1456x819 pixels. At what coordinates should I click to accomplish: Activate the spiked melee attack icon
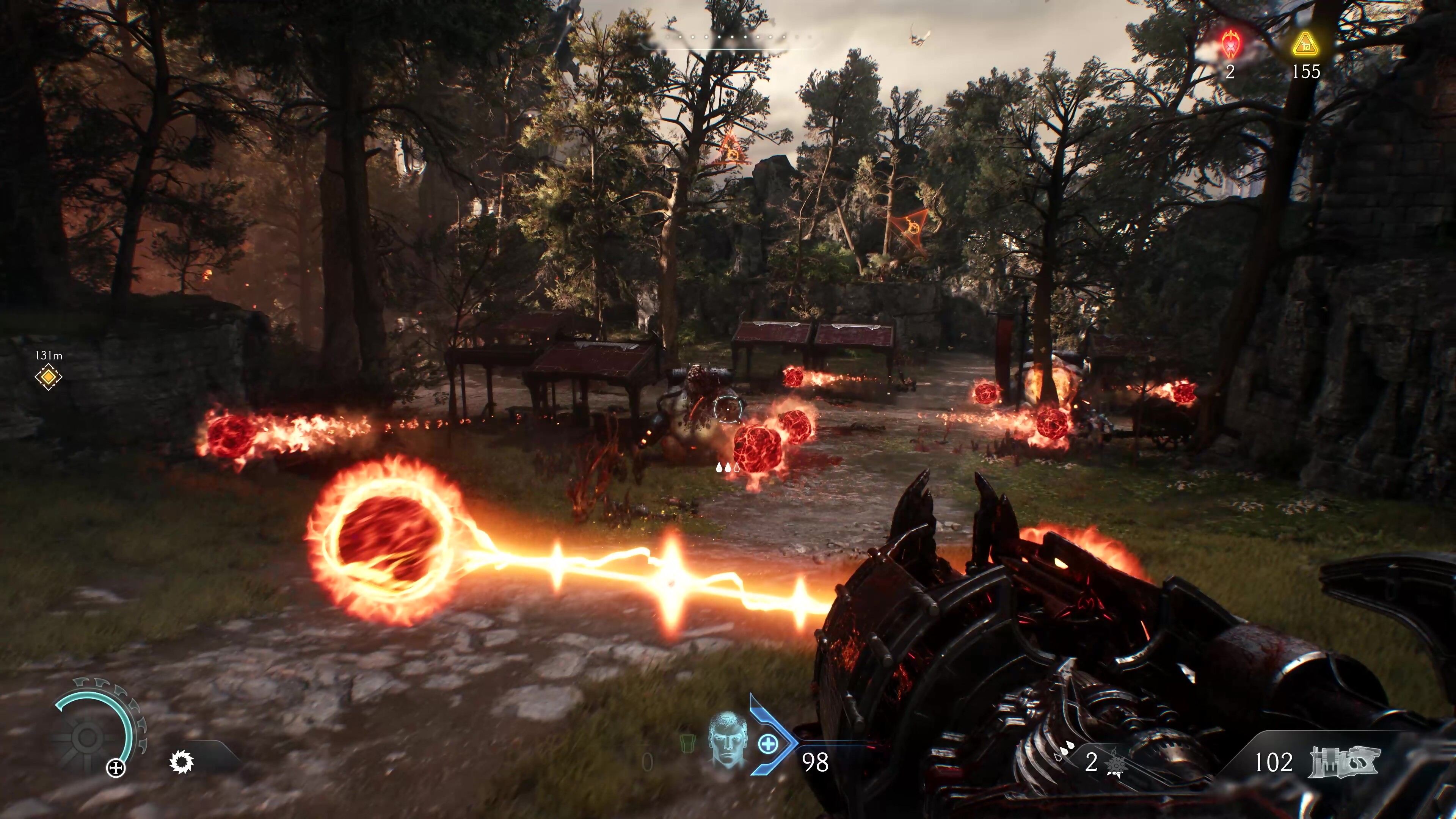[x=182, y=762]
